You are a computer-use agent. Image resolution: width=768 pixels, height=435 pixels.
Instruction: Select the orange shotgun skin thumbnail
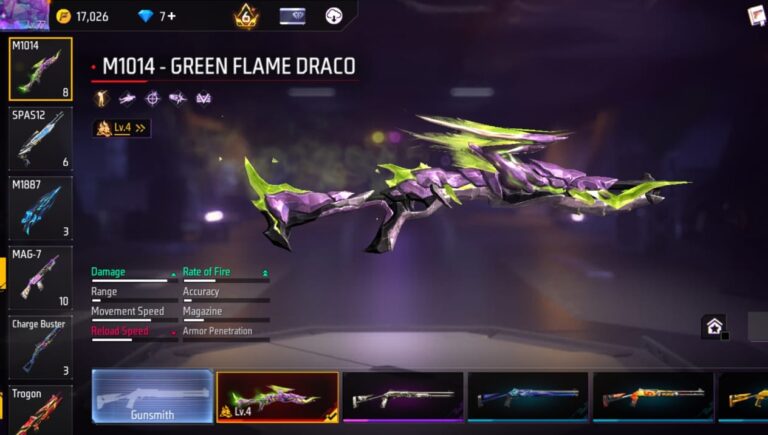pyautogui.click(x=652, y=396)
